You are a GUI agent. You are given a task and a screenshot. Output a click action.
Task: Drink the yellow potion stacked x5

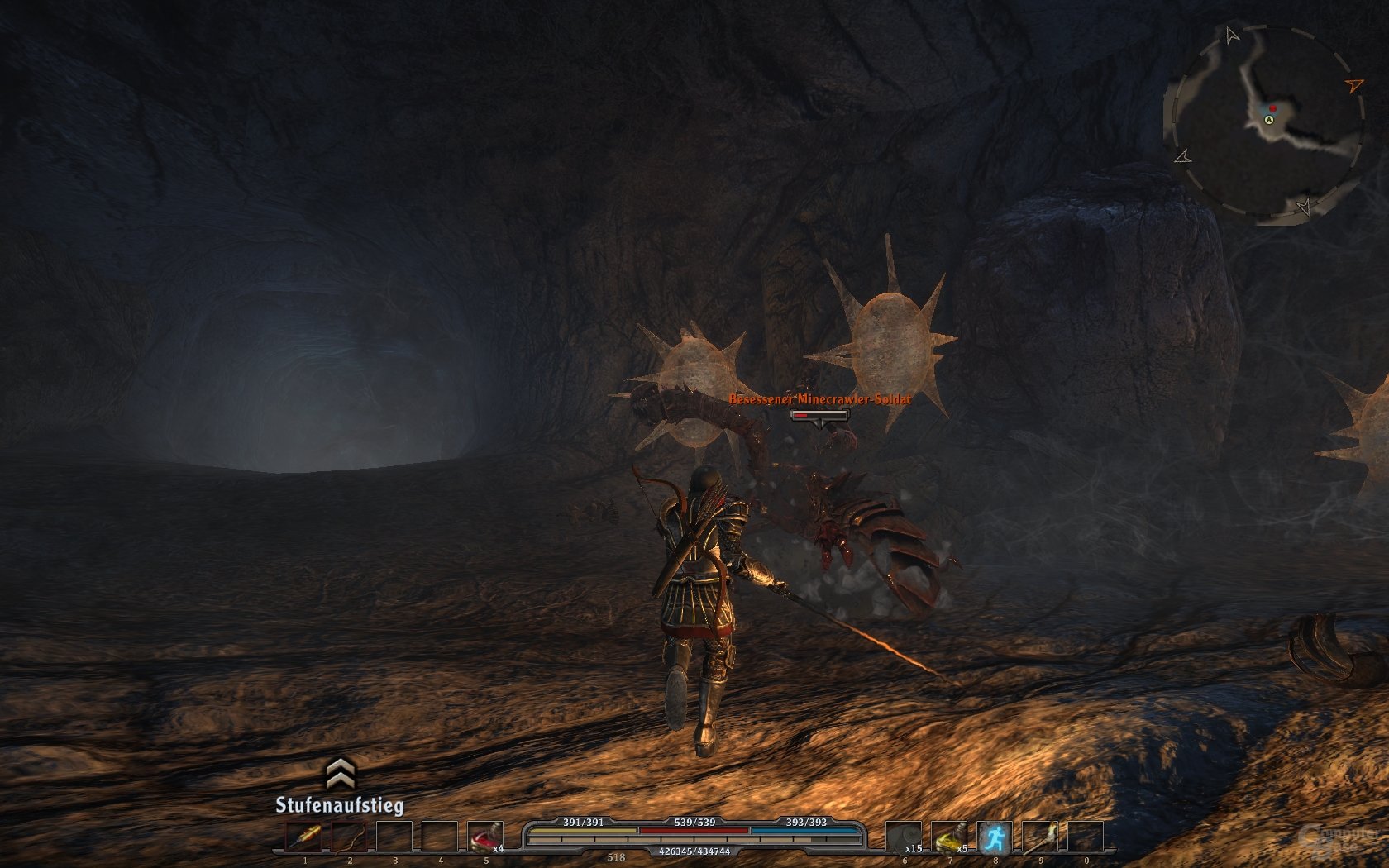click(x=948, y=837)
